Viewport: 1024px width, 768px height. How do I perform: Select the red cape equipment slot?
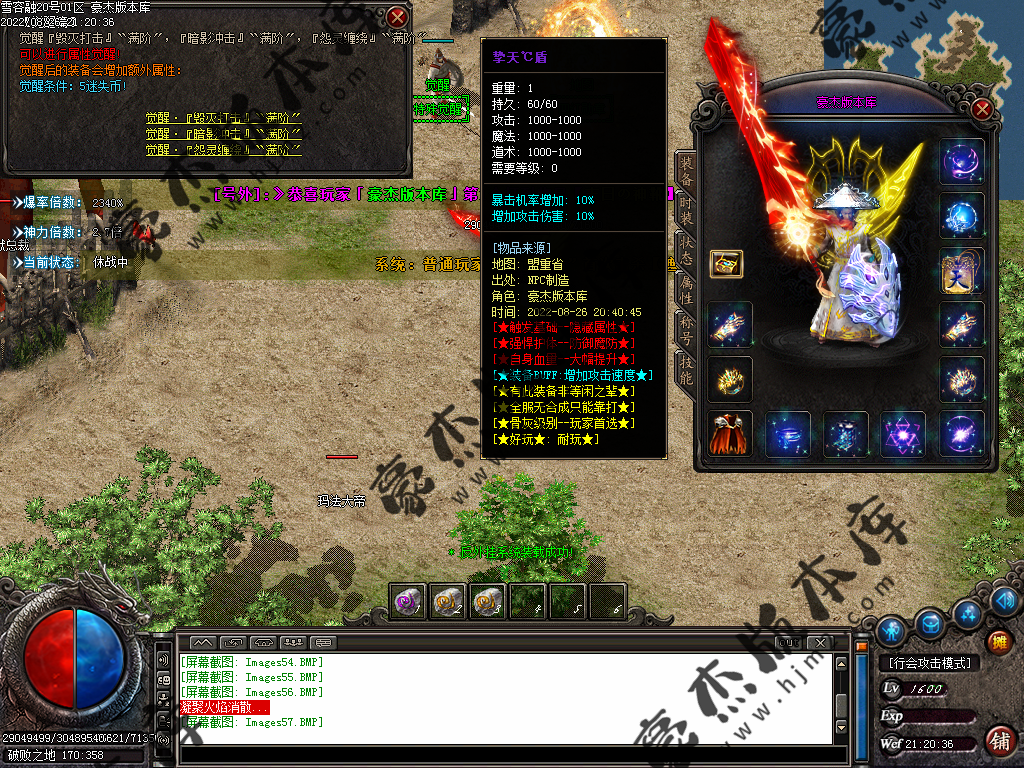pyautogui.click(x=730, y=434)
